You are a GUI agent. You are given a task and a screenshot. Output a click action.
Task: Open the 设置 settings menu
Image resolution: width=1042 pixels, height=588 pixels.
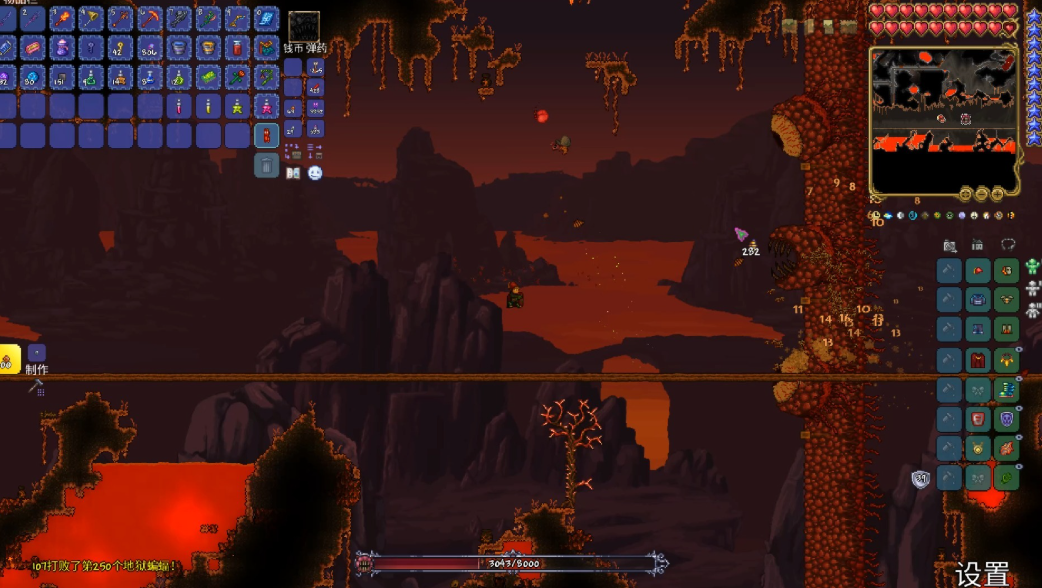tap(982, 574)
